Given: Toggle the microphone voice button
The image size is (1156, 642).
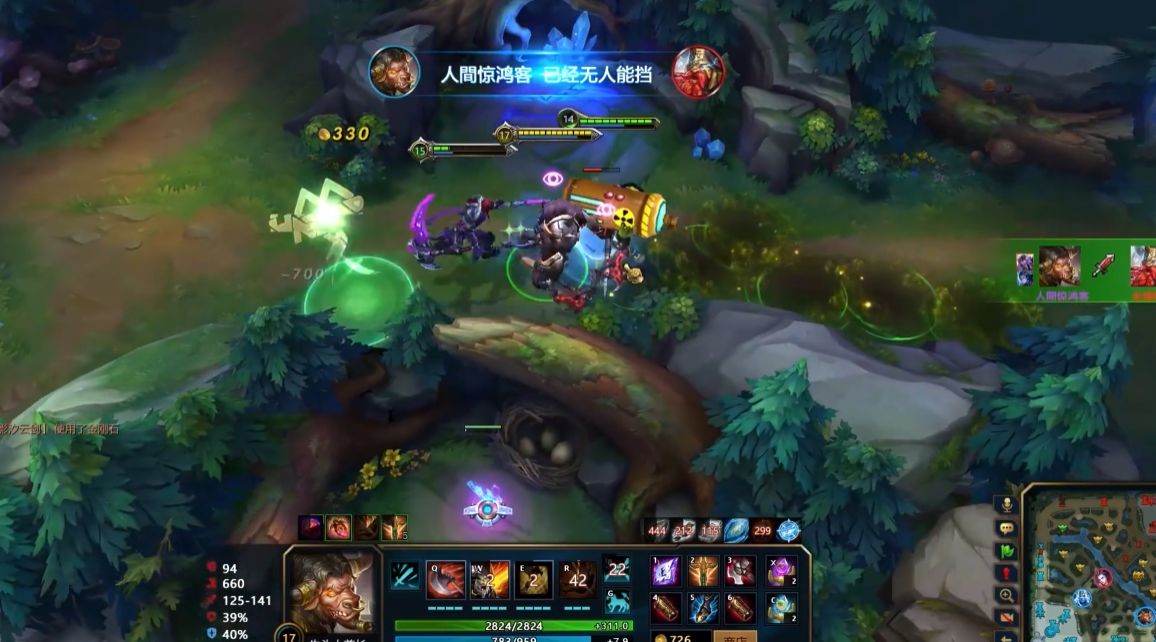Looking at the screenshot, I should (1006, 505).
